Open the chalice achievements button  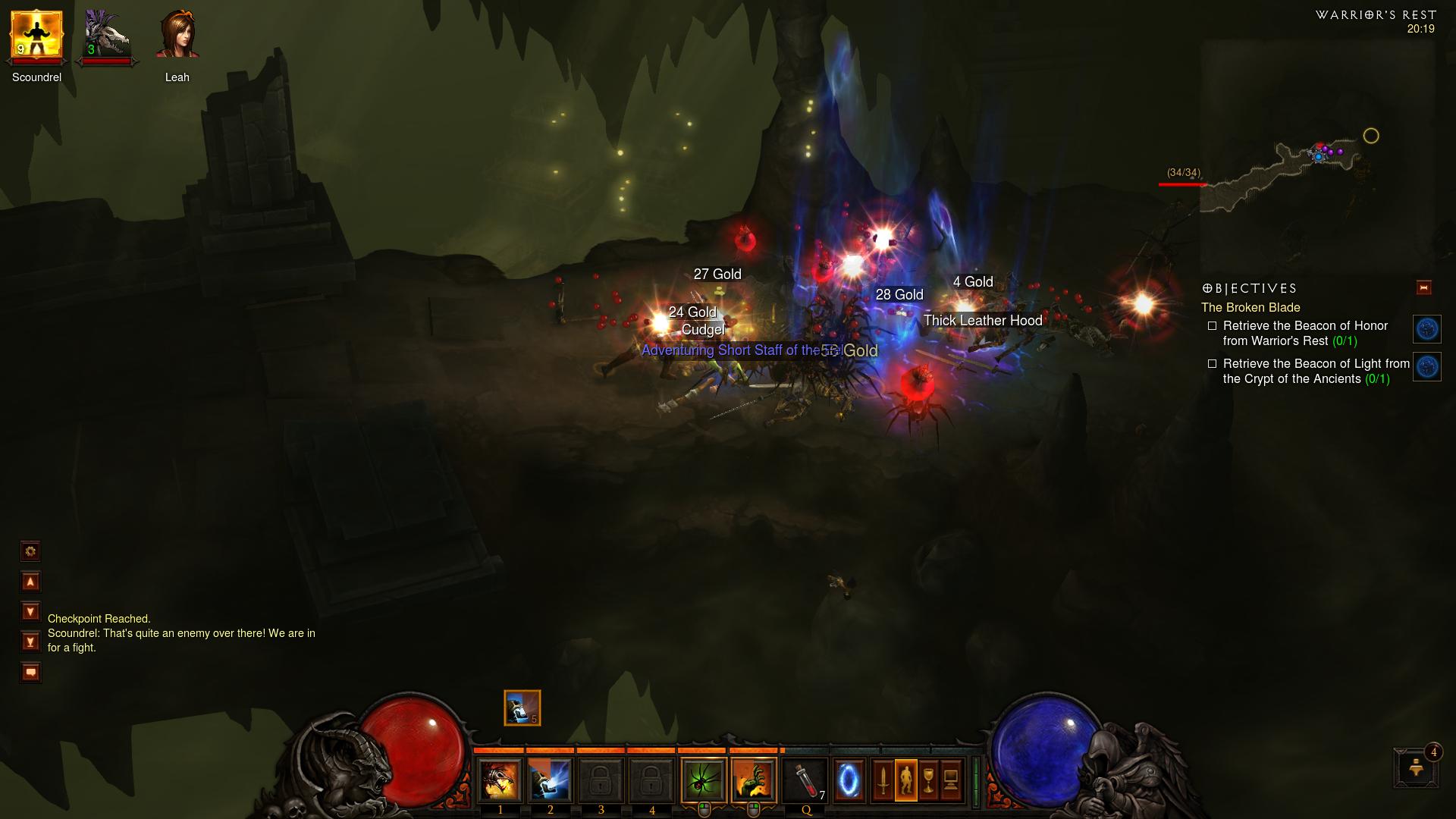click(x=928, y=780)
